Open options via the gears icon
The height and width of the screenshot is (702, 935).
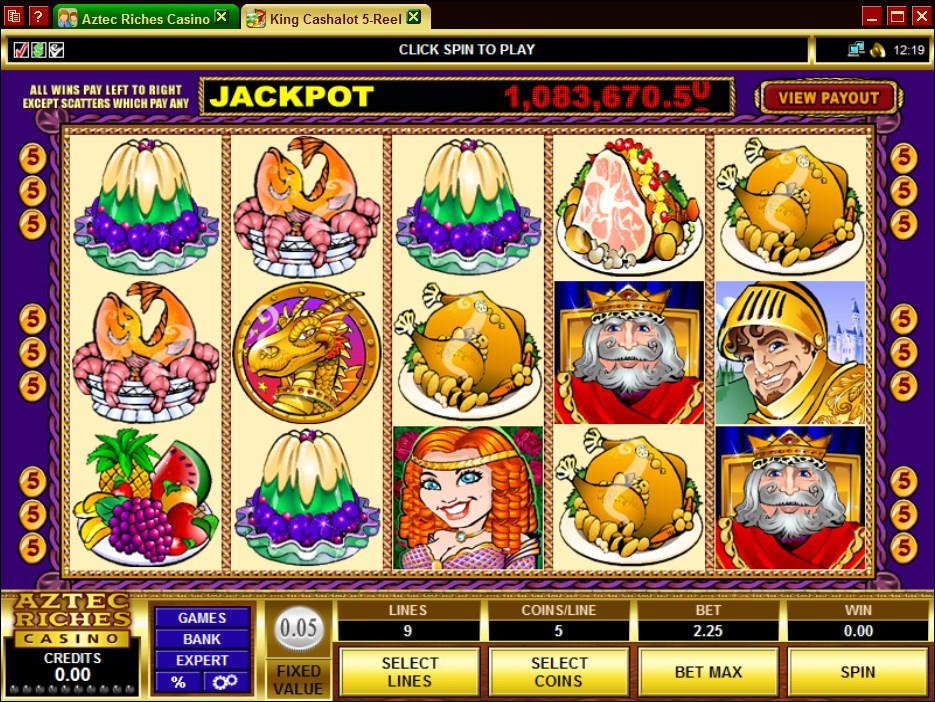click(x=225, y=682)
